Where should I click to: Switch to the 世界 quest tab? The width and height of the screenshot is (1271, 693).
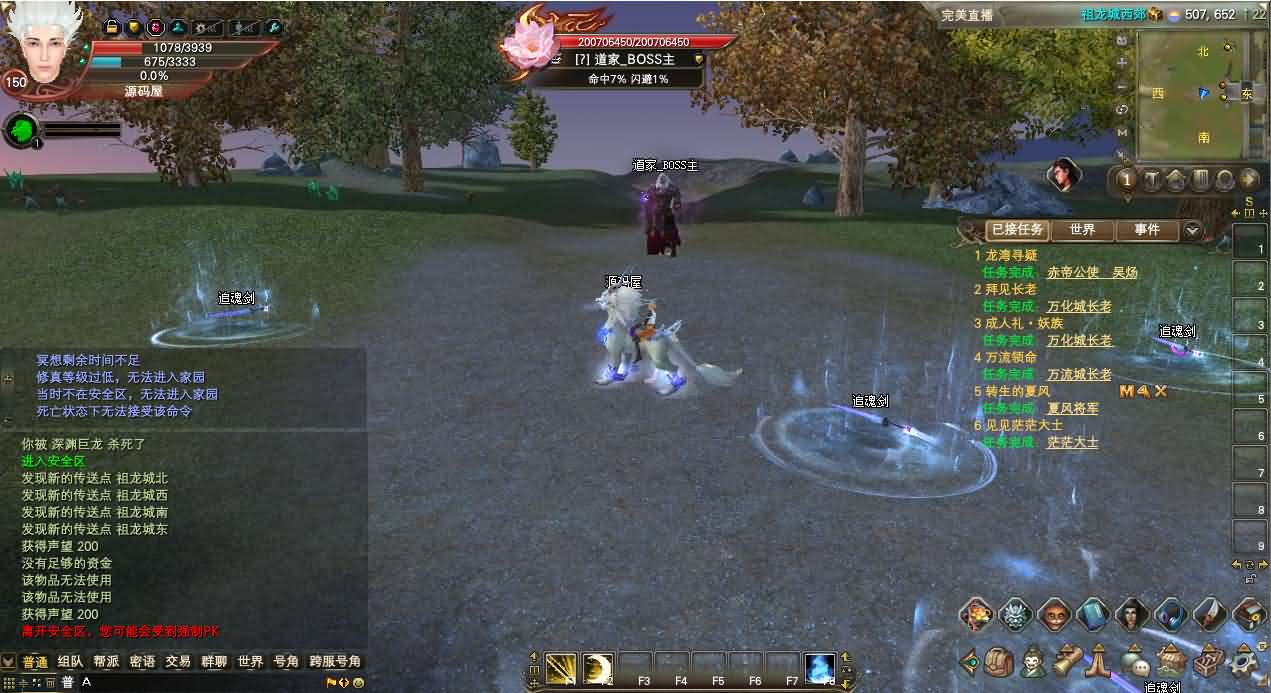pos(1081,230)
